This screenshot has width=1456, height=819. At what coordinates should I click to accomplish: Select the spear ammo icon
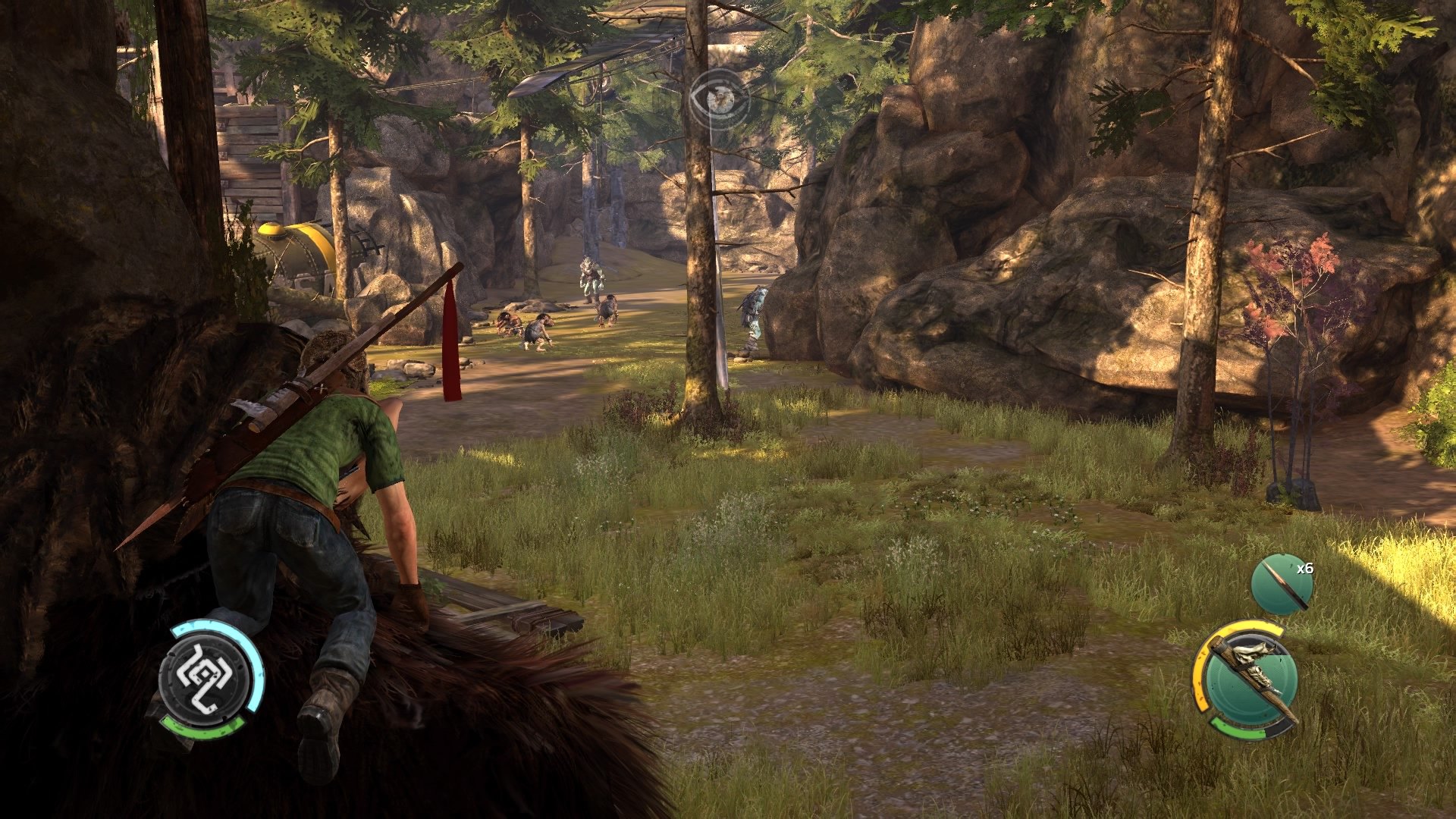click(x=1282, y=585)
